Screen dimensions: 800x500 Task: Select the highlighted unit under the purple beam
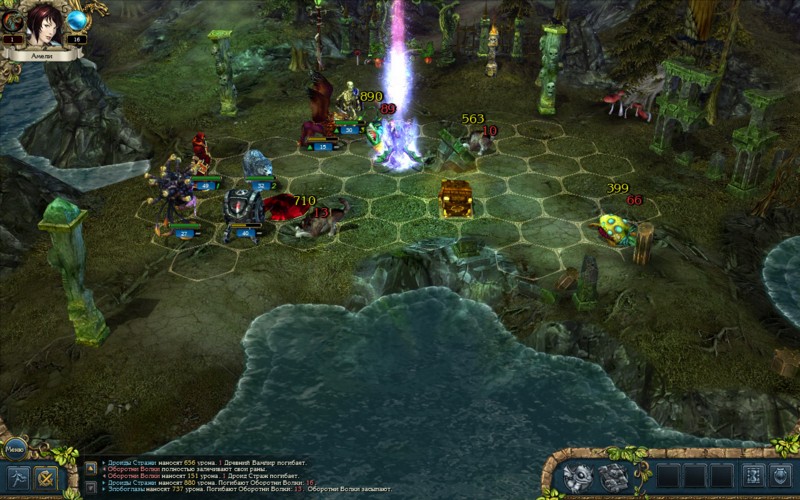(398, 143)
